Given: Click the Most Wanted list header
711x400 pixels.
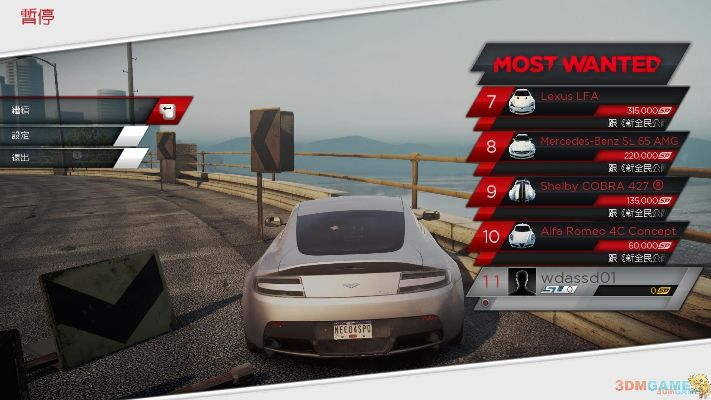Looking at the screenshot, I should click(579, 64).
